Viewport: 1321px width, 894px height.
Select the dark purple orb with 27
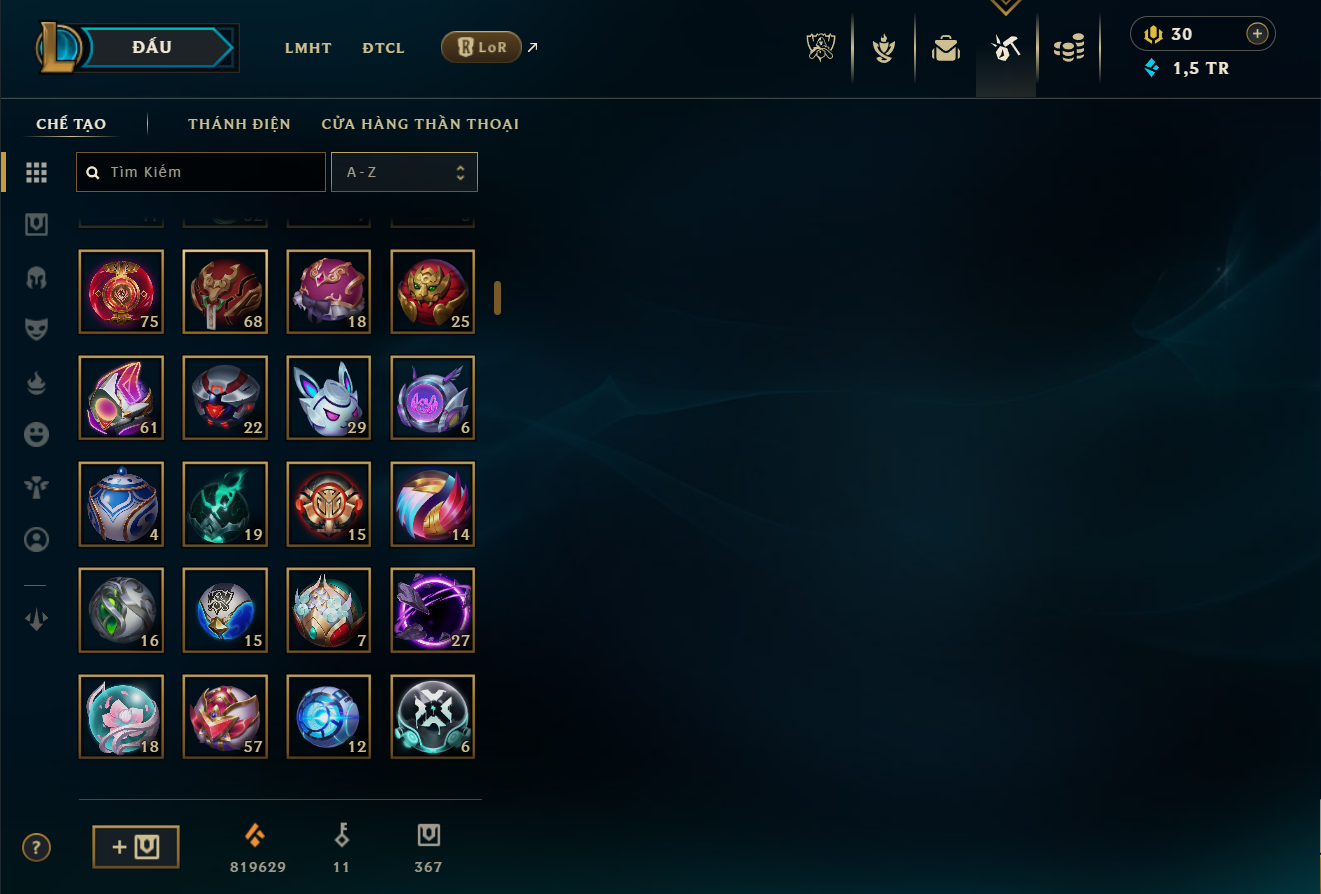tap(433, 610)
